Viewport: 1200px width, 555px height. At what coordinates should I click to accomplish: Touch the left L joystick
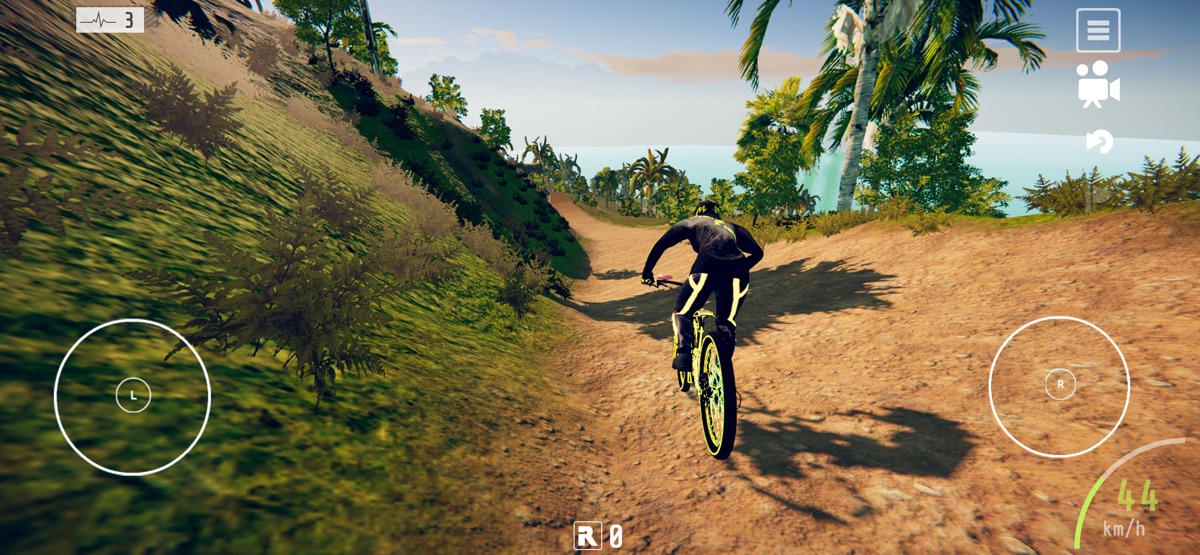(133, 396)
